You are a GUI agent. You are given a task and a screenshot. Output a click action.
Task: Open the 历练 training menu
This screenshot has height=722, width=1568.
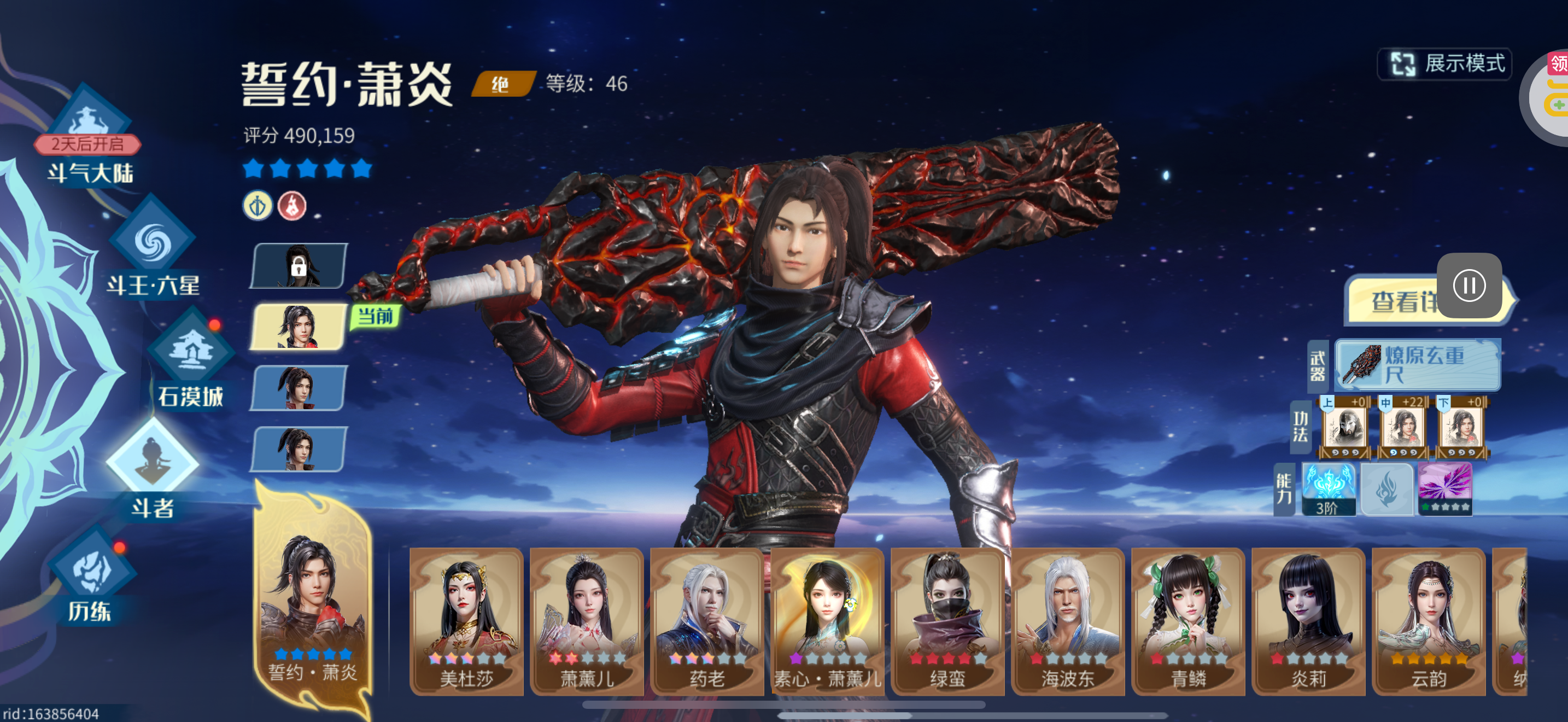pyautogui.click(x=91, y=578)
